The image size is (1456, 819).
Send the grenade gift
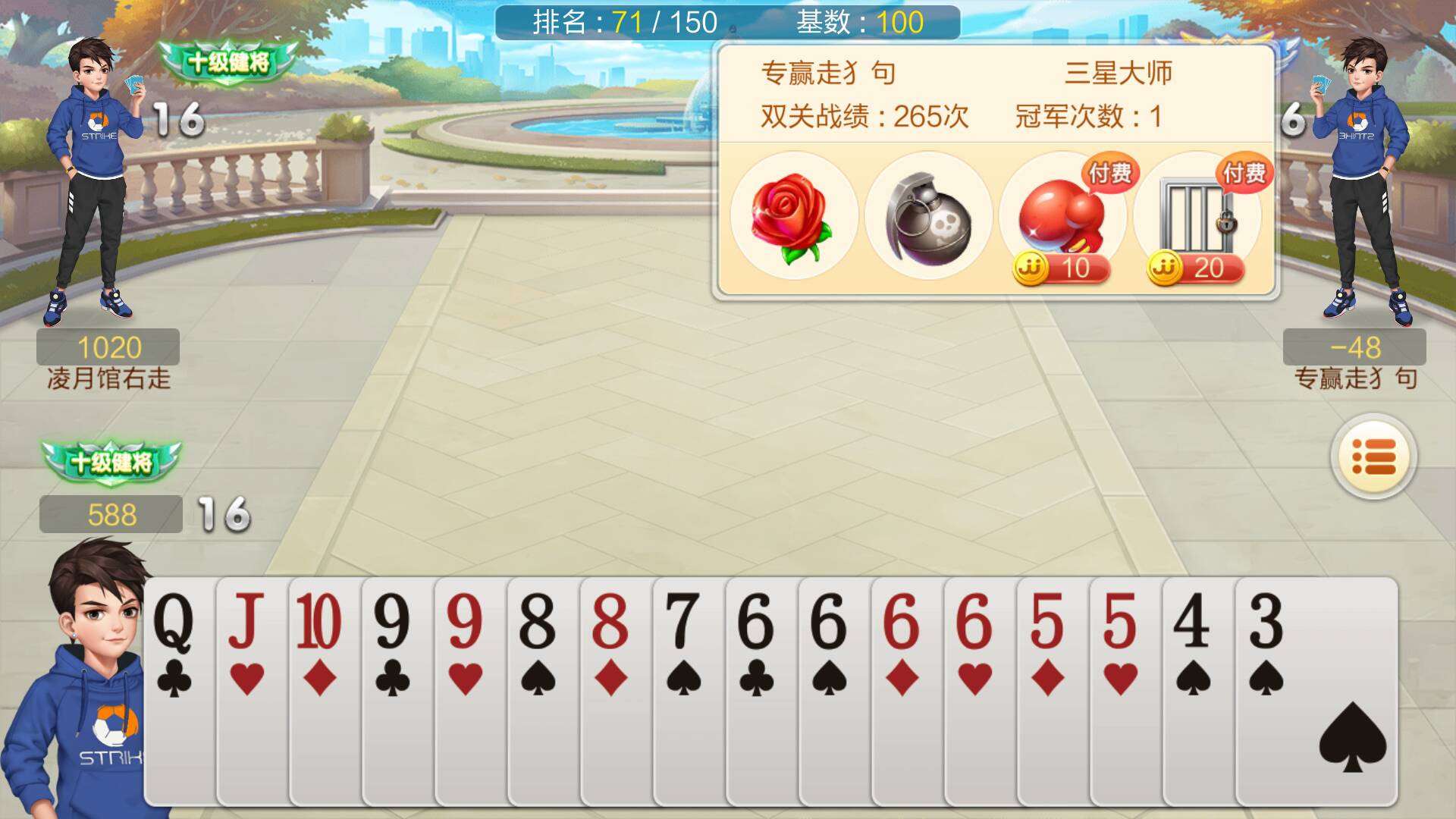[x=927, y=216]
